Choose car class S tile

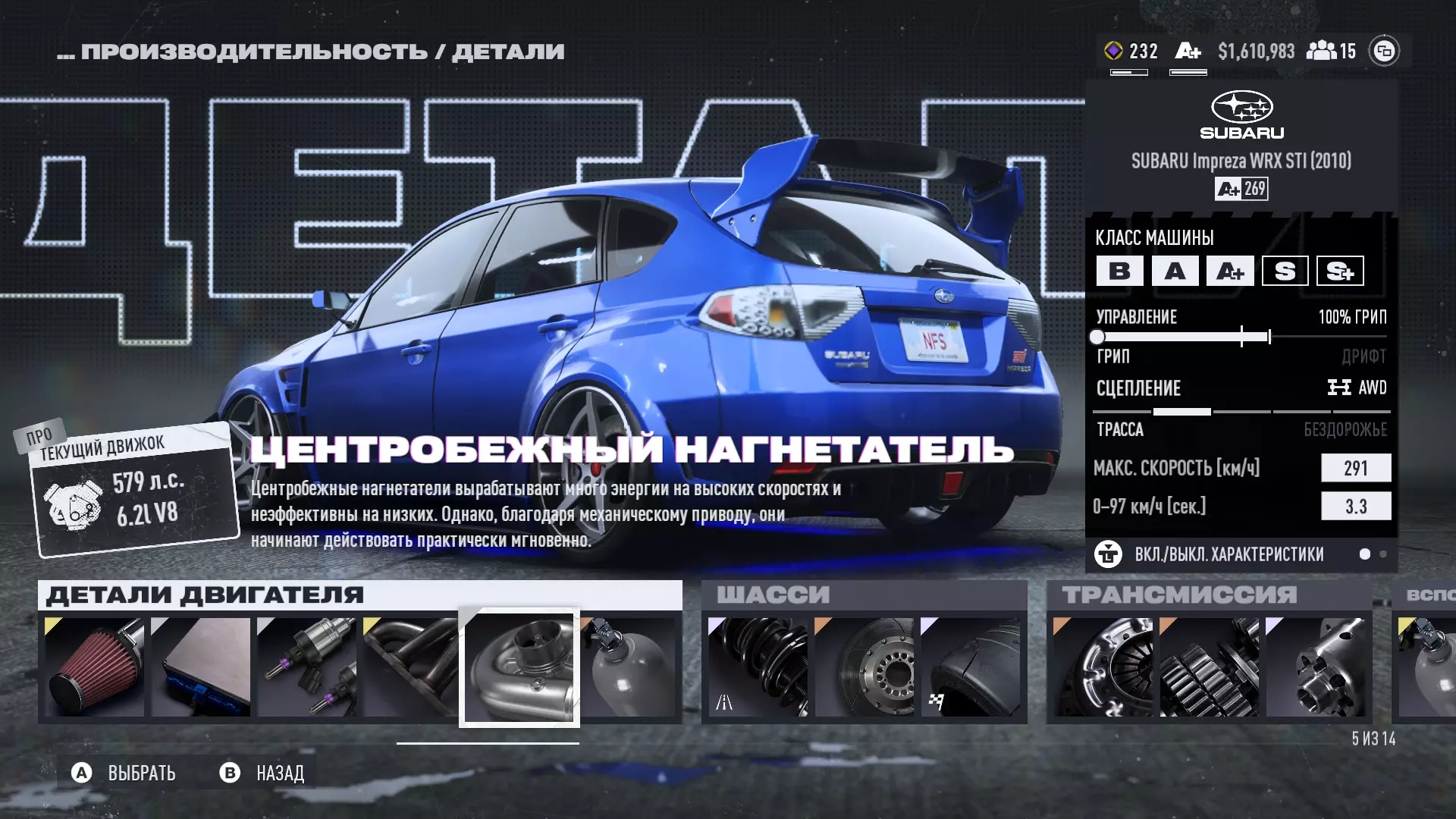pos(1285,271)
